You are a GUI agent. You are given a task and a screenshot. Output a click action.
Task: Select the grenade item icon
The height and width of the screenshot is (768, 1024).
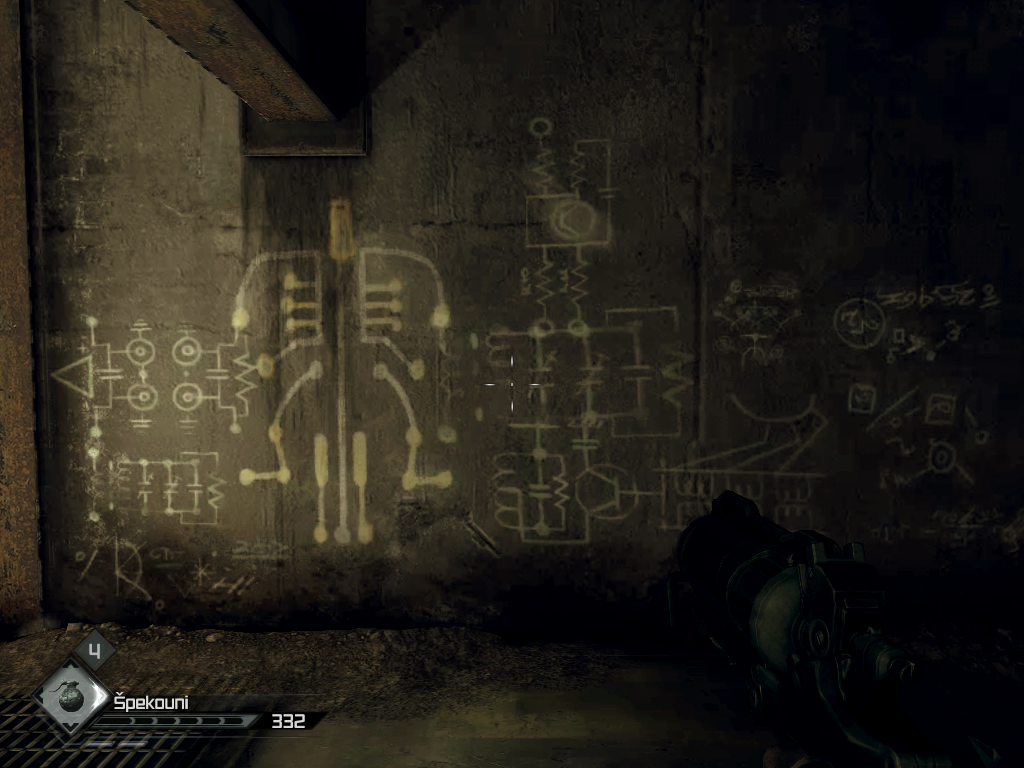coord(72,697)
